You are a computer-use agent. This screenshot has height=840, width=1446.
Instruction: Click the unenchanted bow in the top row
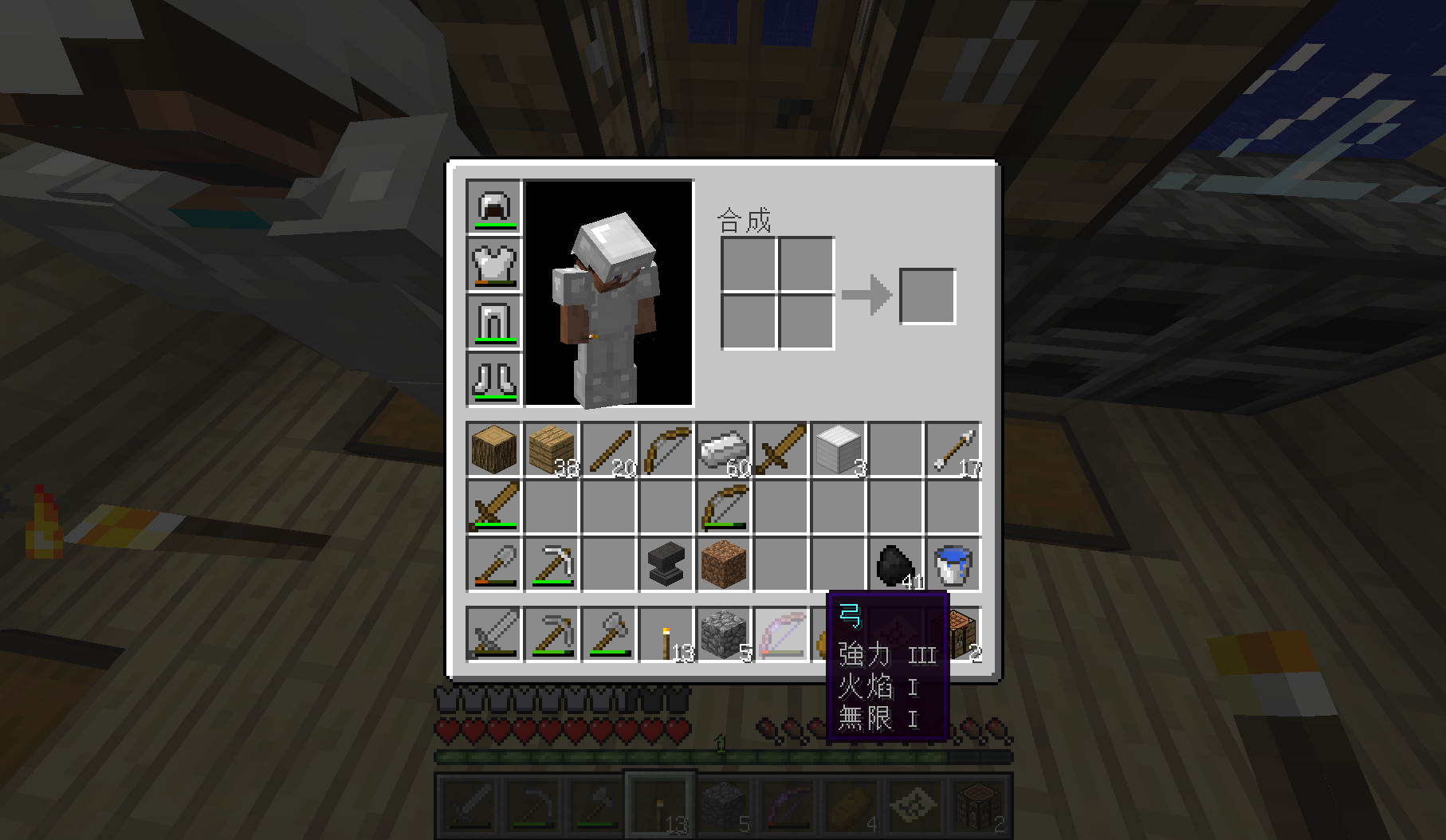(x=666, y=450)
